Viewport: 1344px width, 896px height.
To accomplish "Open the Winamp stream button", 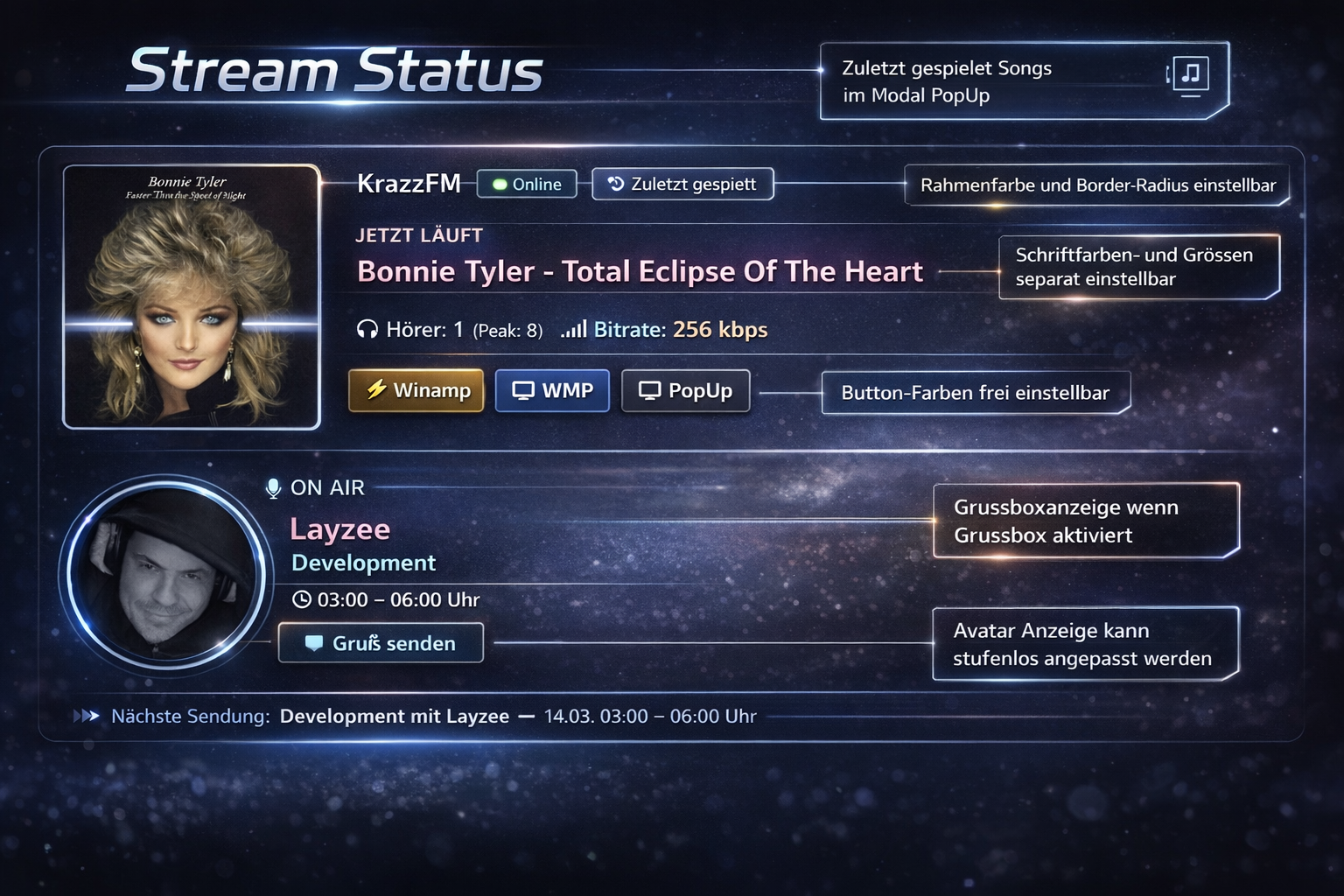I will point(416,390).
